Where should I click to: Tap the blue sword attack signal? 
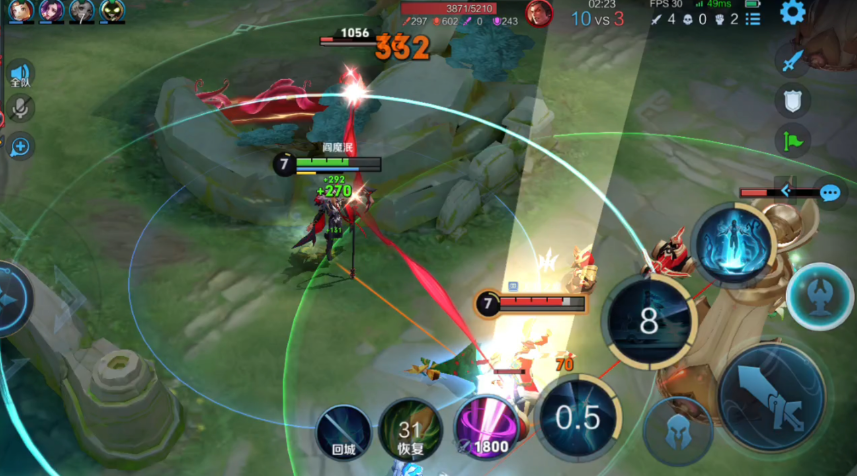(792, 61)
